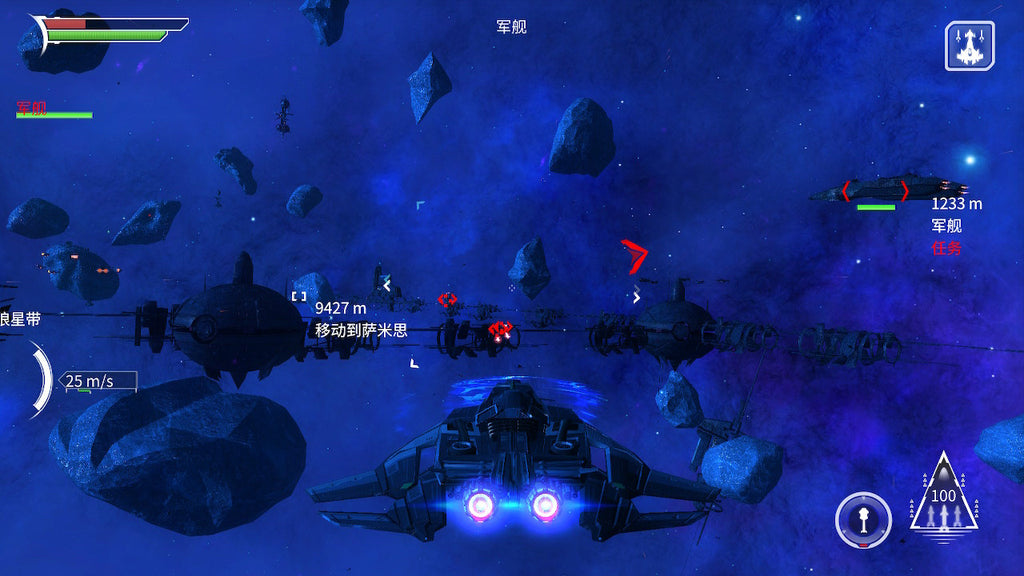Open the fleet ships menu icon

[969, 46]
